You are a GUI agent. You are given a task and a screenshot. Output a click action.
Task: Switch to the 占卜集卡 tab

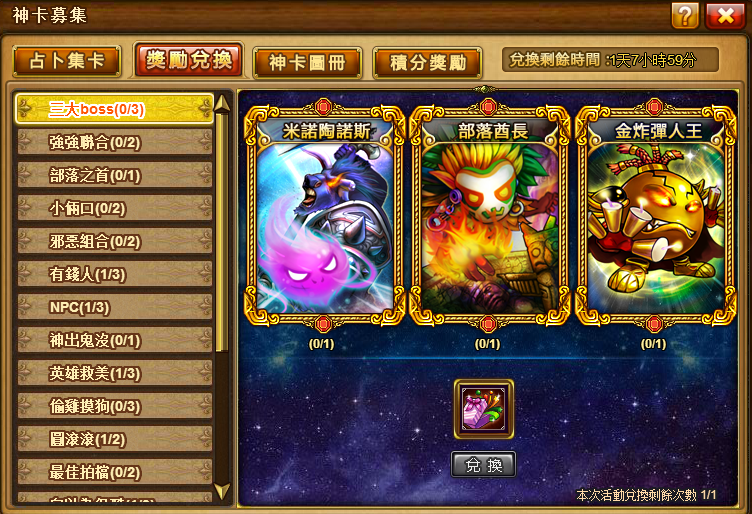click(x=67, y=62)
